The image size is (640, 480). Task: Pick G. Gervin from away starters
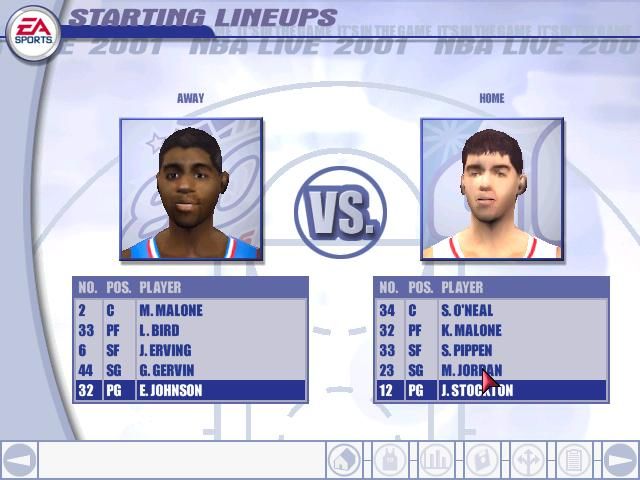click(x=190, y=370)
